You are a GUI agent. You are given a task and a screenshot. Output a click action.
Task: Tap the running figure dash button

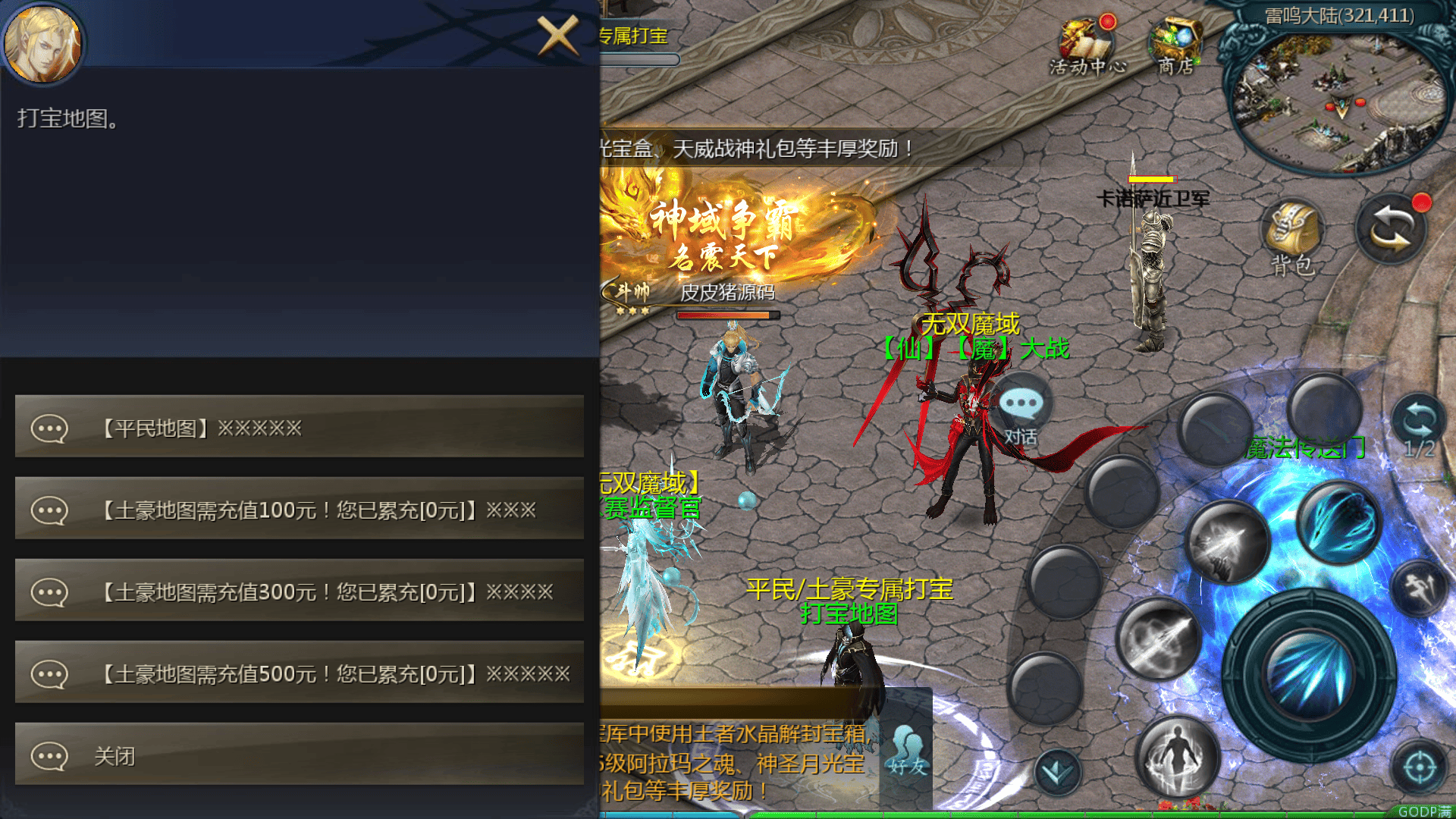coord(1420,588)
